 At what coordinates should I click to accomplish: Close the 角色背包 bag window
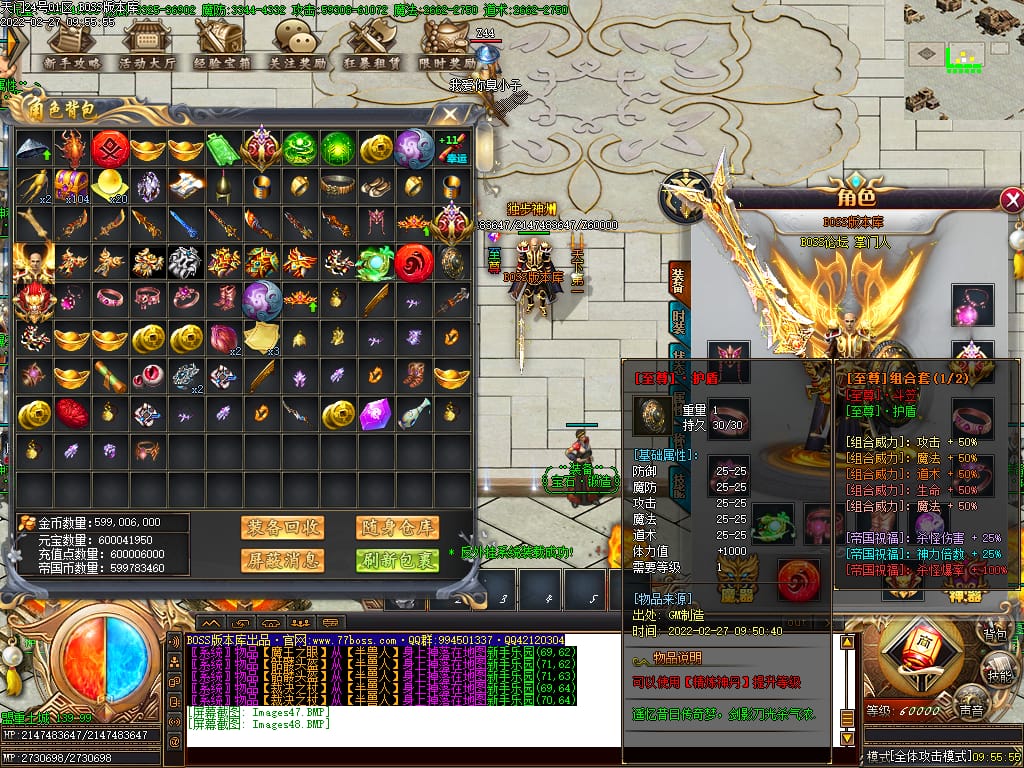(453, 113)
